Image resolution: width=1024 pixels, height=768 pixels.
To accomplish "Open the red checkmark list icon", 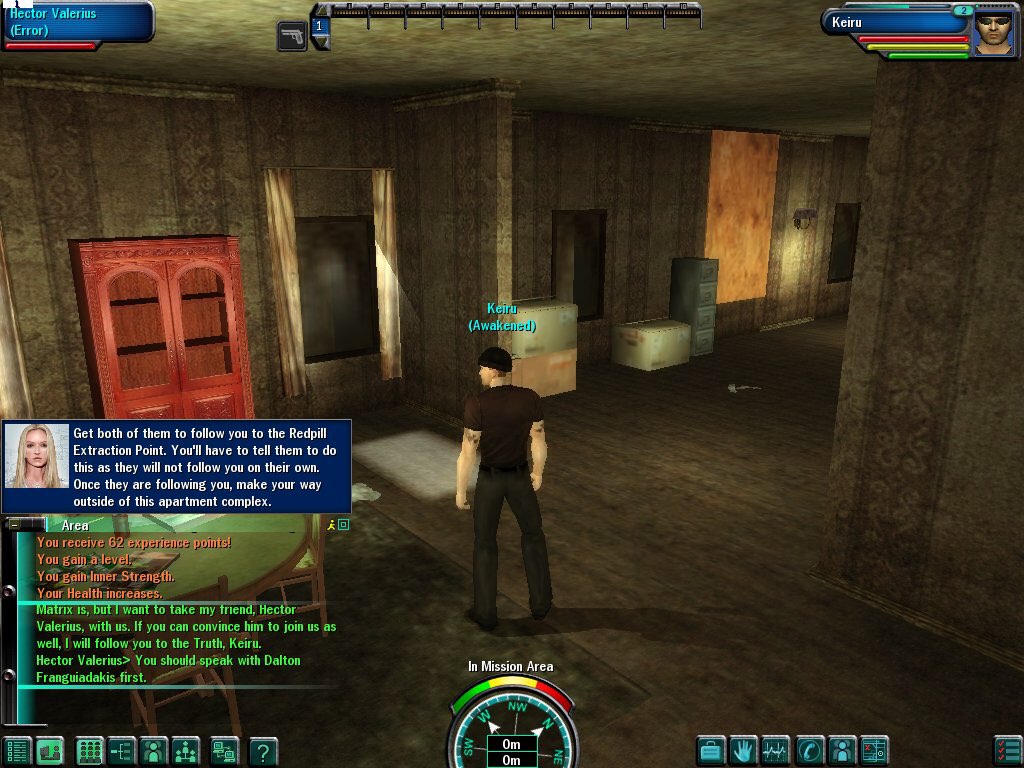I will coord(1007,750).
